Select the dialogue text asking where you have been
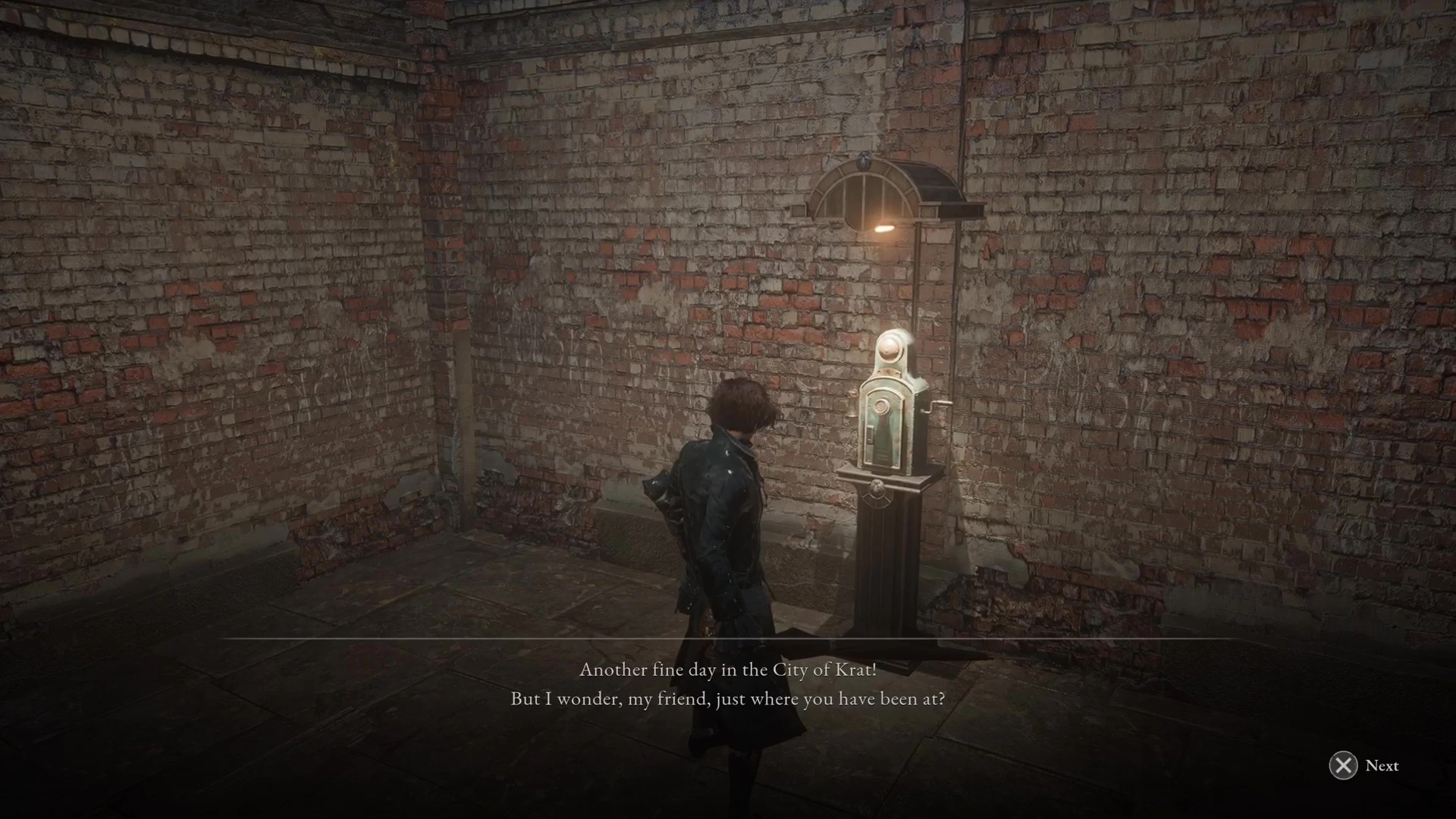1456x819 pixels. (726, 698)
